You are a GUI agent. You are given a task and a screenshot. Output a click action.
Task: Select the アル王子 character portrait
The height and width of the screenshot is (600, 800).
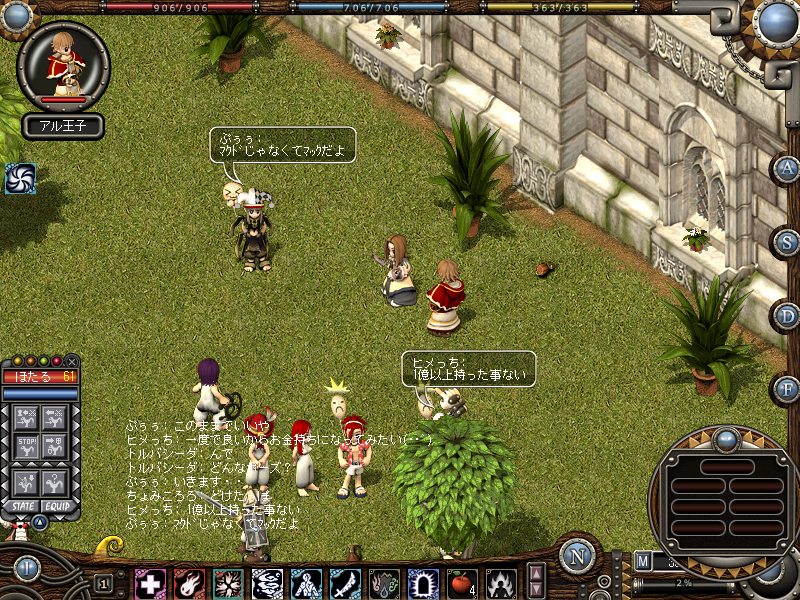pos(64,65)
